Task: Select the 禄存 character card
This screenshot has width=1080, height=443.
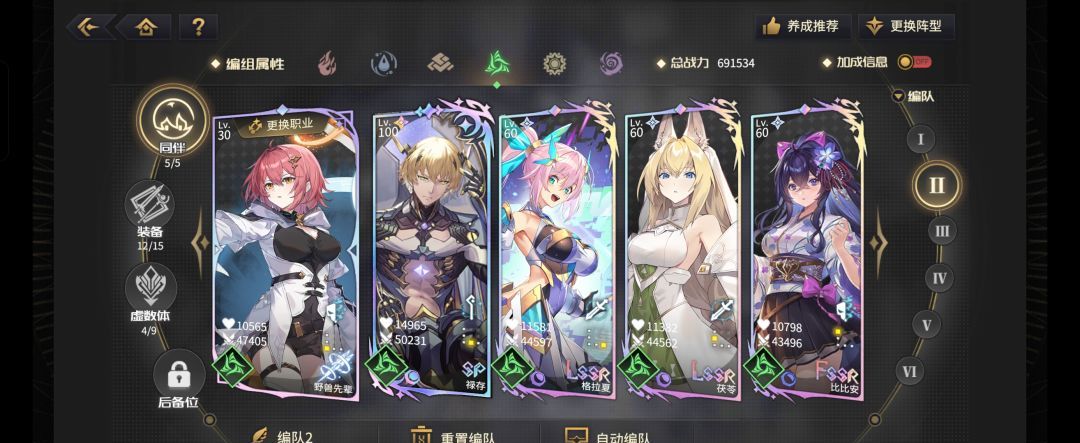Action: click(x=434, y=250)
